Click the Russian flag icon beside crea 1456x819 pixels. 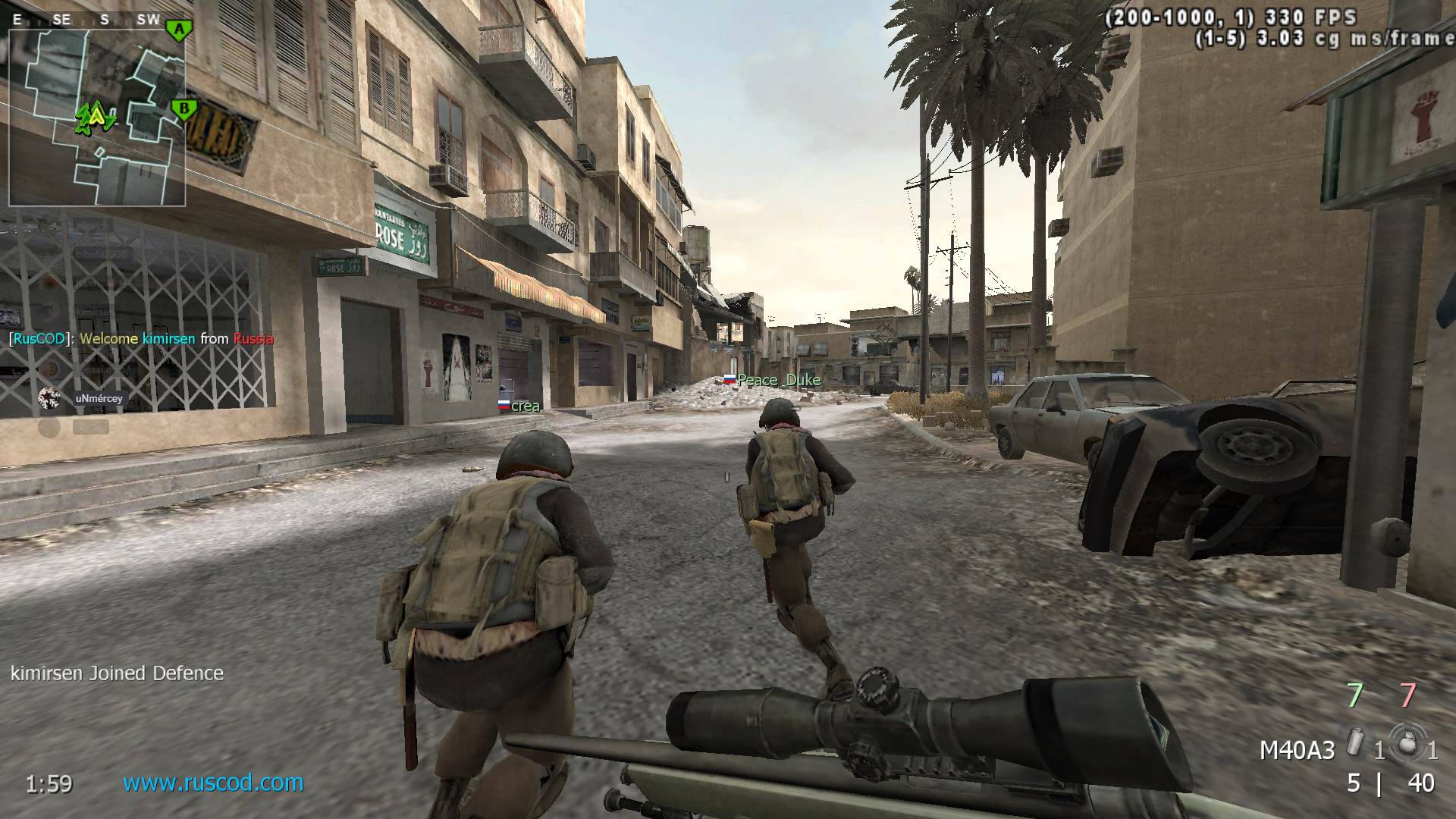pyautogui.click(x=505, y=406)
